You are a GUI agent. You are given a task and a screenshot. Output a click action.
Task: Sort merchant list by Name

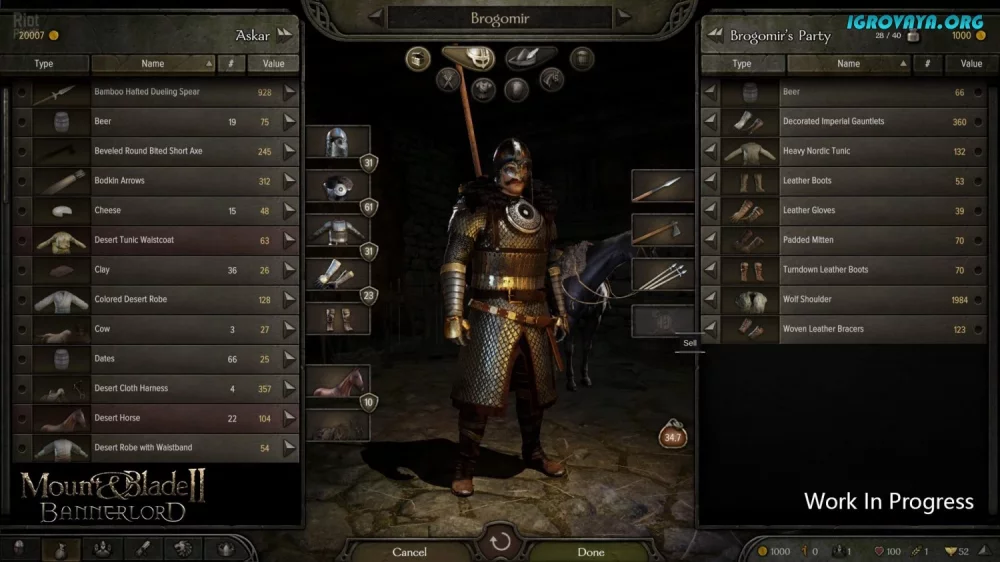tap(153, 64)
